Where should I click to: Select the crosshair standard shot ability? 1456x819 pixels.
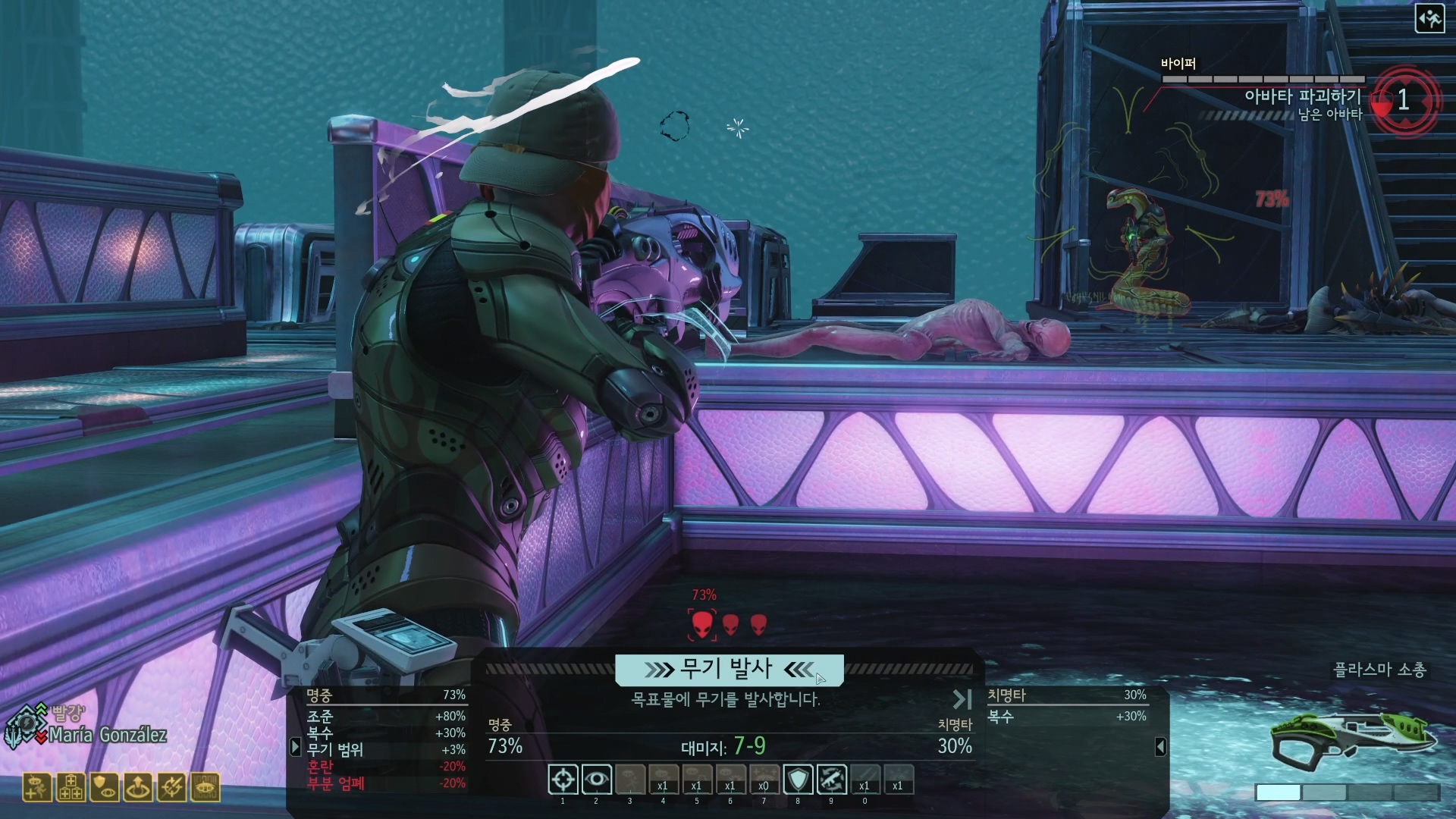[x=563, y=780]
